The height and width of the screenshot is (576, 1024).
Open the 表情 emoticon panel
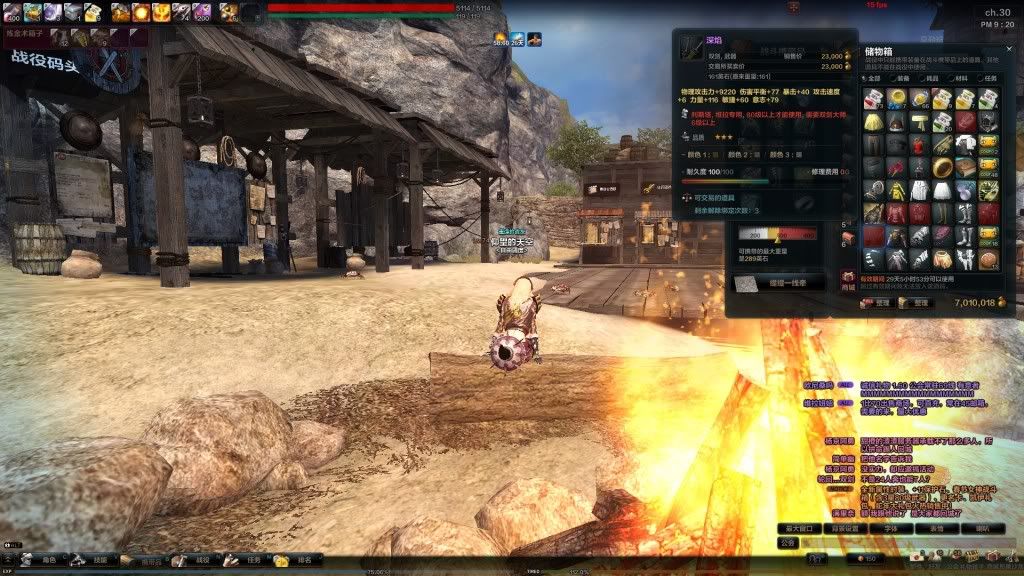[937, 527]
